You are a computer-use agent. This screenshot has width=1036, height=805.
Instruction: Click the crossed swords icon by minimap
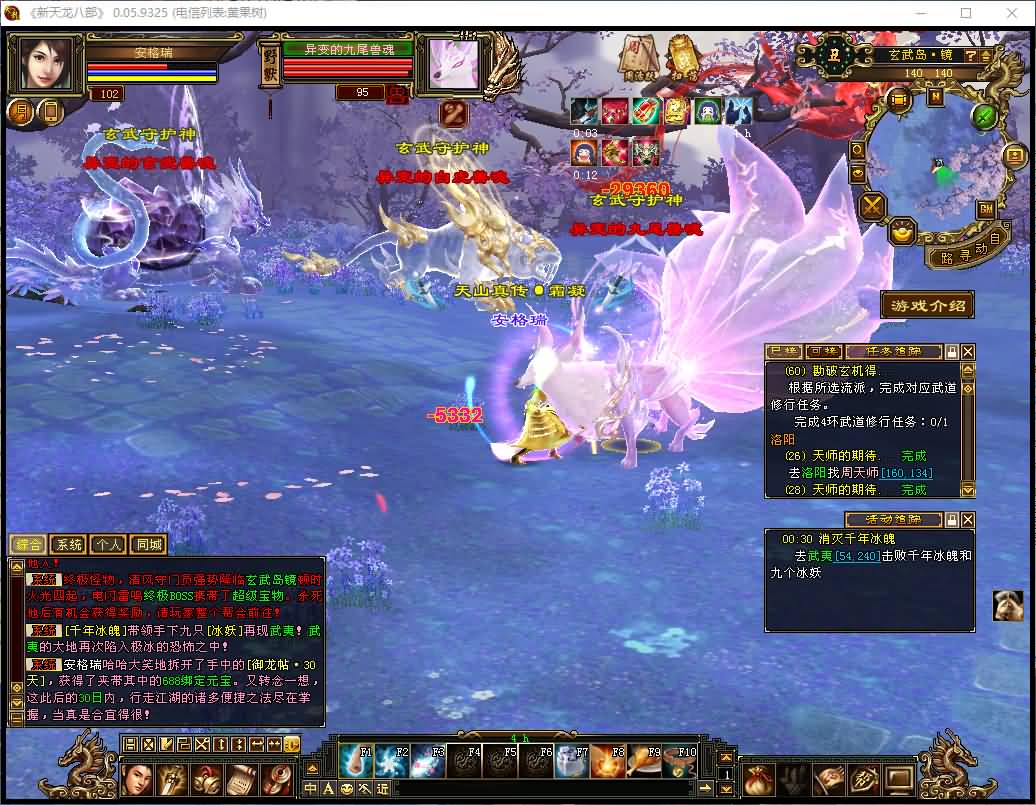(874, 206)
